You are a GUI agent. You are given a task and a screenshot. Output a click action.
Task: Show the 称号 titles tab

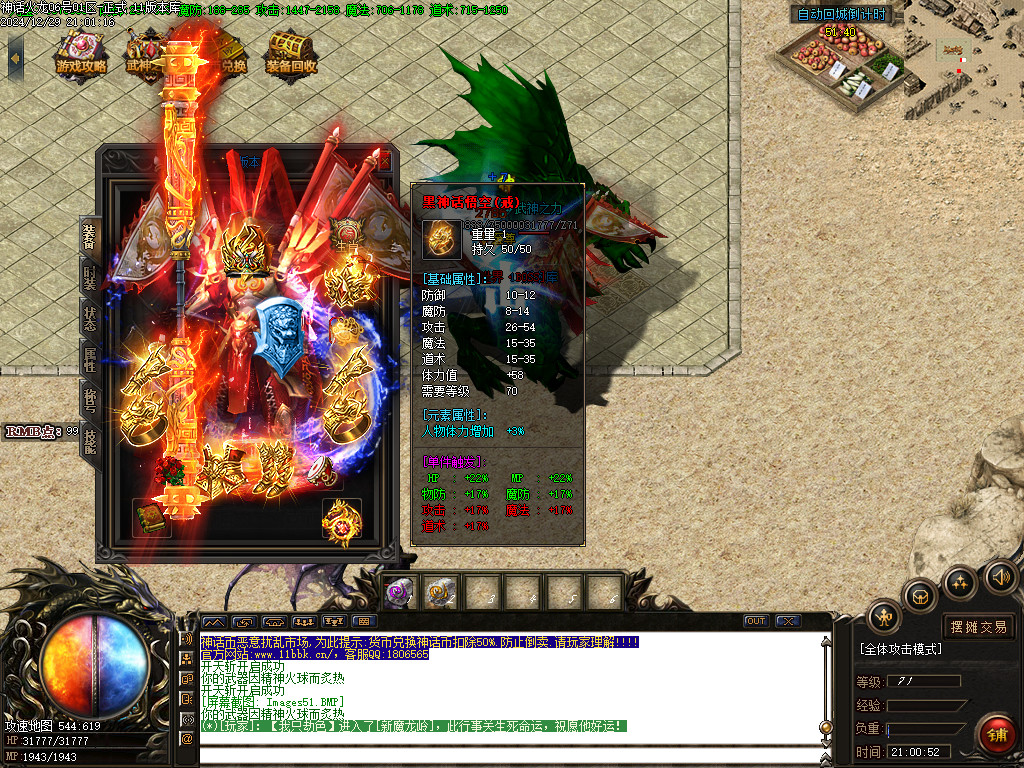90,400
